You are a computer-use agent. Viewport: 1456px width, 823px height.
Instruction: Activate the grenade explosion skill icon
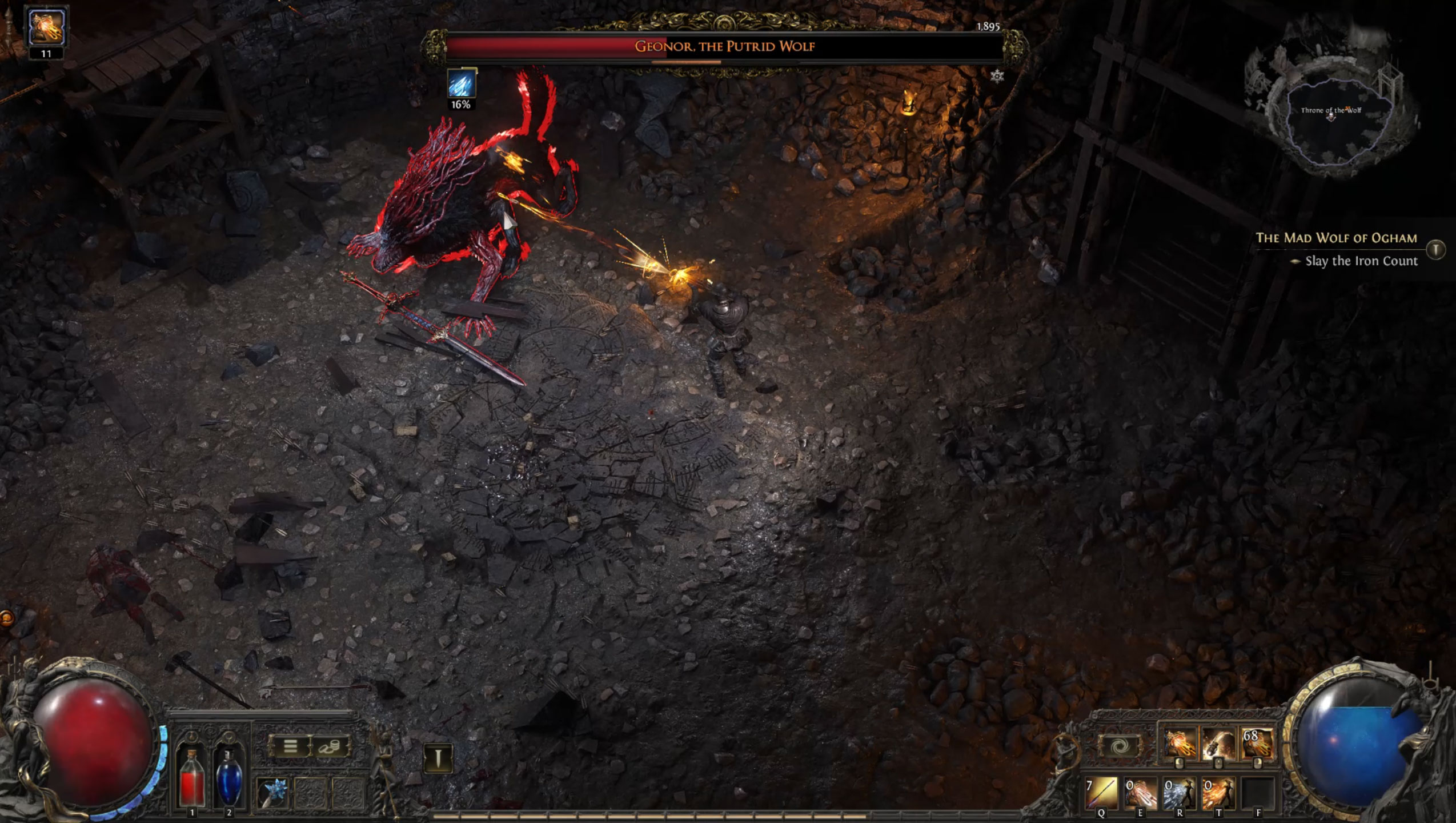click(1217, 744)
